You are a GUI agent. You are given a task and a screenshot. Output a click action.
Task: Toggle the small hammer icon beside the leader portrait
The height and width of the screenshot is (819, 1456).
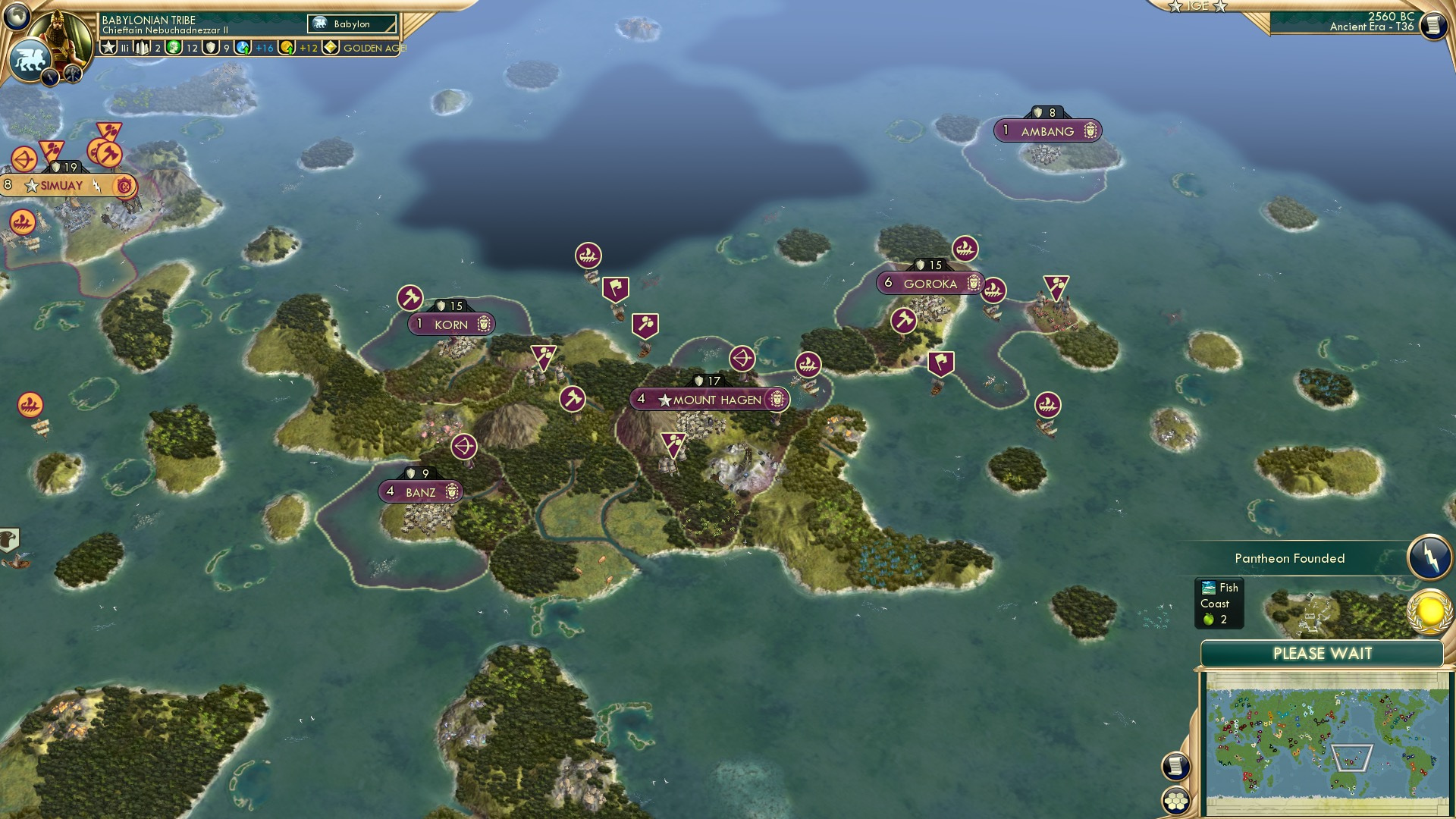click(73, 74)
